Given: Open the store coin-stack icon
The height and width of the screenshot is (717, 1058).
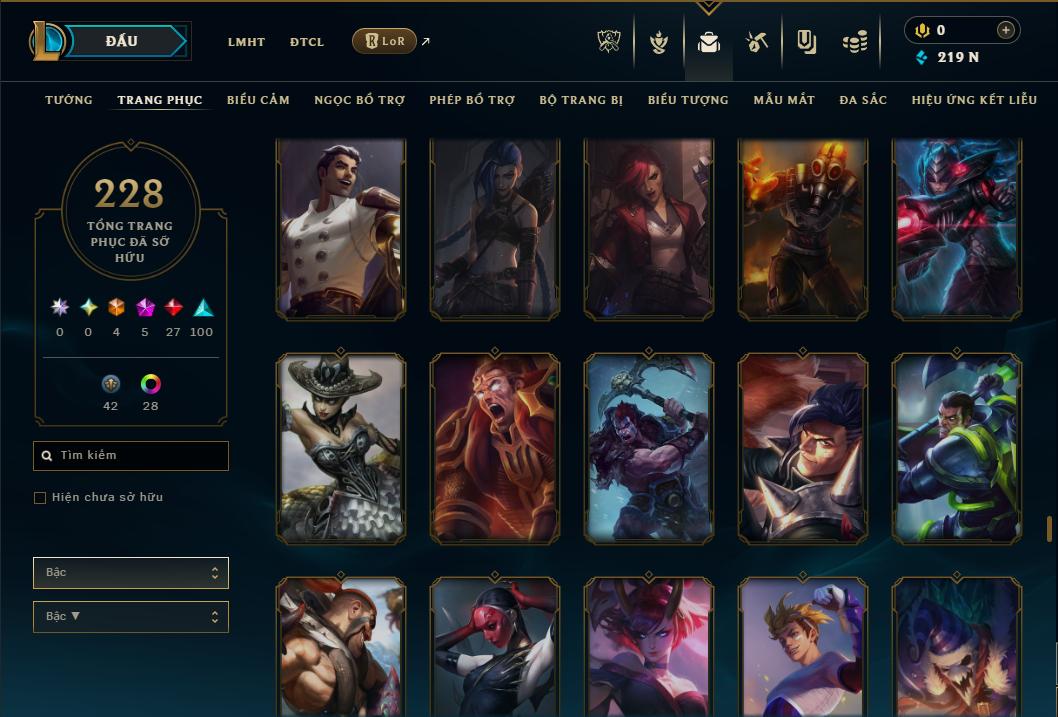Looking at the screenshot, I should coord(854,42).
